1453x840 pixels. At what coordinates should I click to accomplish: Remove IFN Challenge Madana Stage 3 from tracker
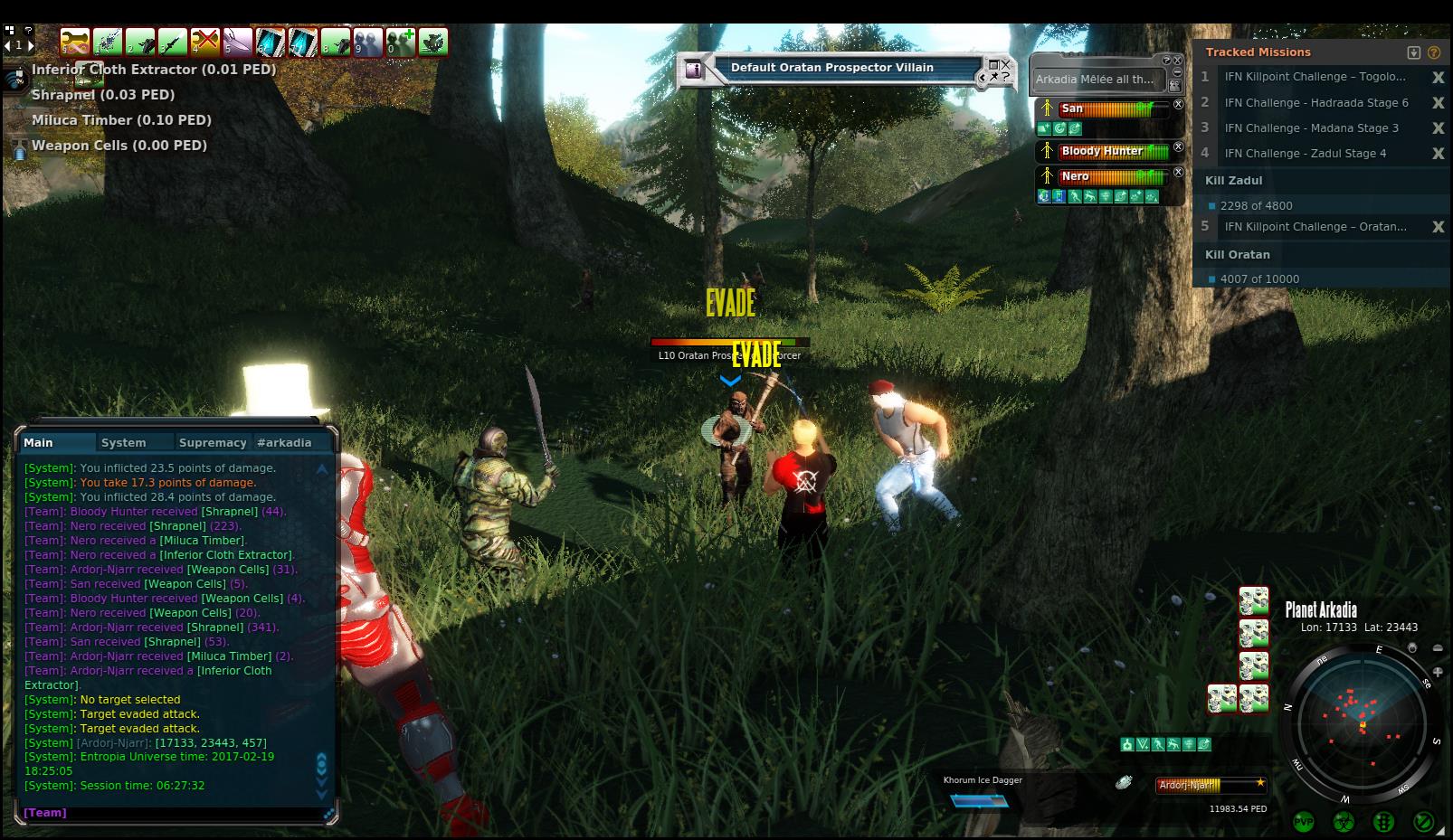pyautogui.click(x=1438, y=128)
